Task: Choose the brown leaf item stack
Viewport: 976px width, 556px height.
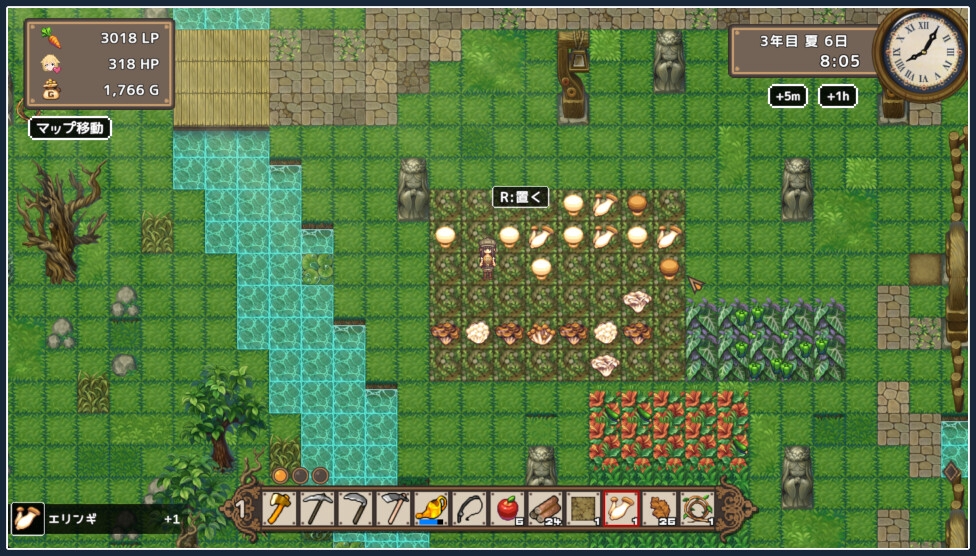Action: [659, 509]
